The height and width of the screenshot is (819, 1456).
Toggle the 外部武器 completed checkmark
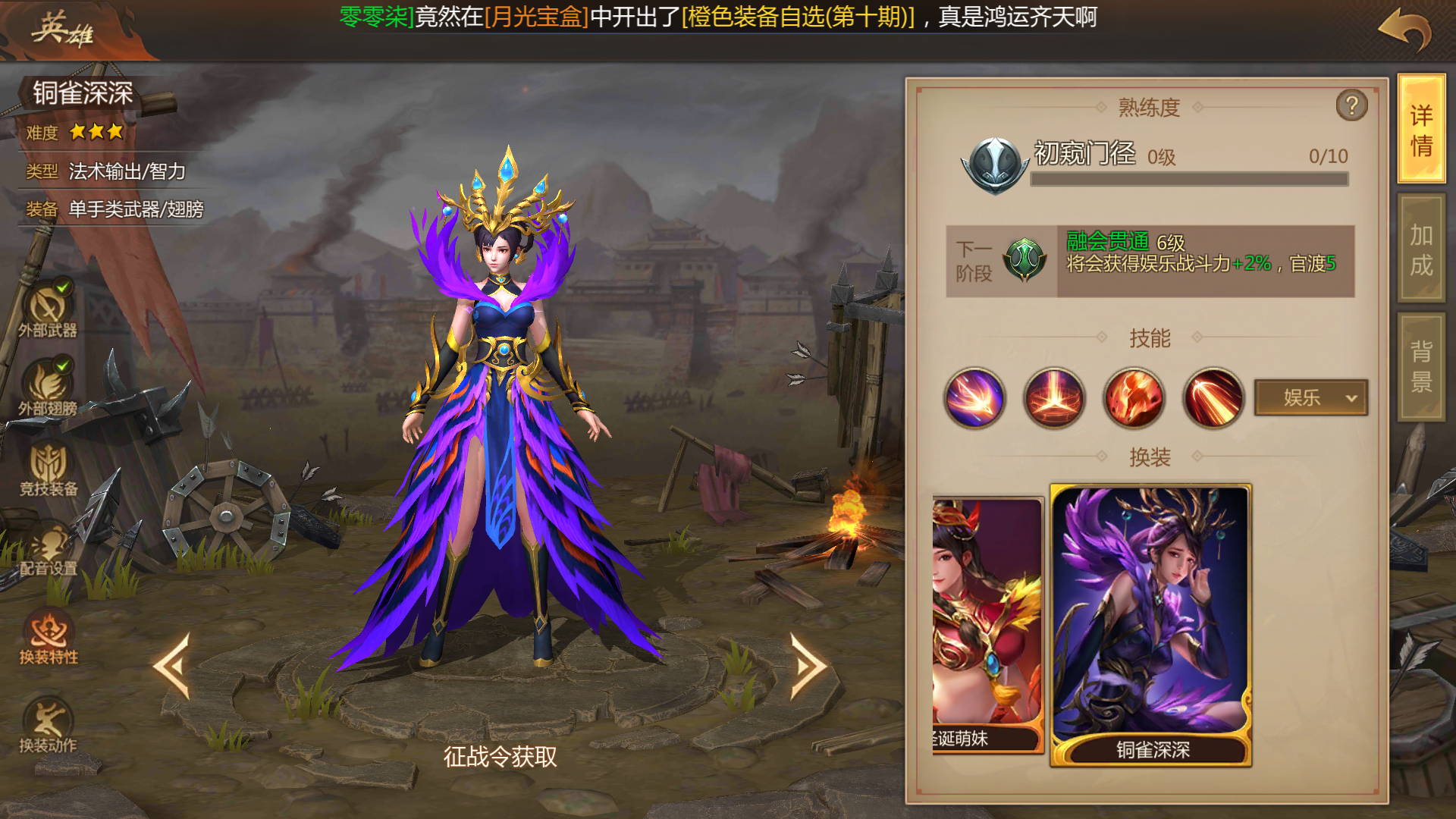tap(64, 287)
